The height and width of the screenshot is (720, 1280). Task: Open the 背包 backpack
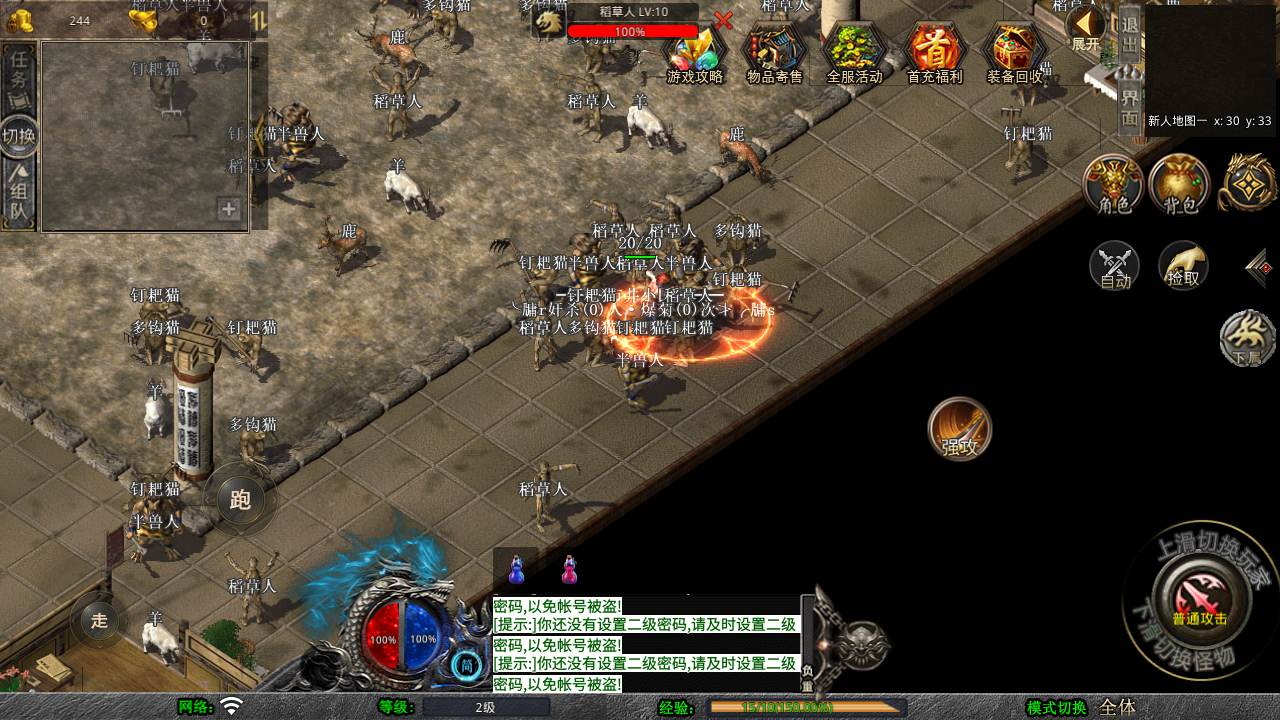coord(1180,185)
